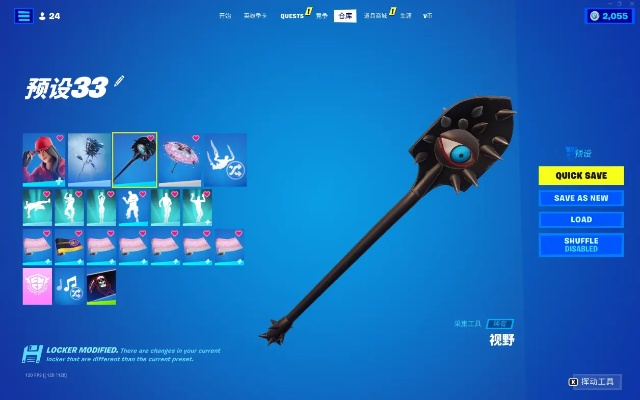Select the skydiving contrail shuffle slot
Image resolution: width=640 pixels, height=400 pixels.
[x=225, y=159]
